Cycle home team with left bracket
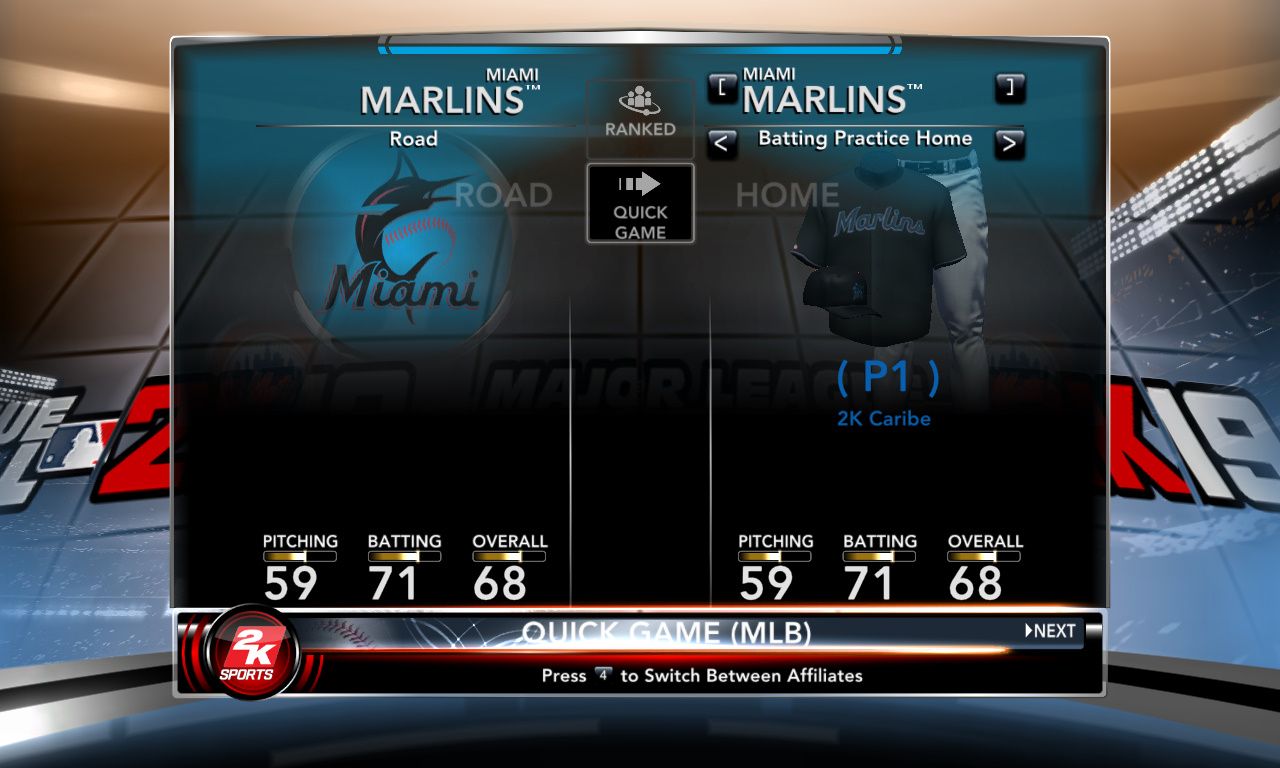The image size is (1280, 768). 721,88
